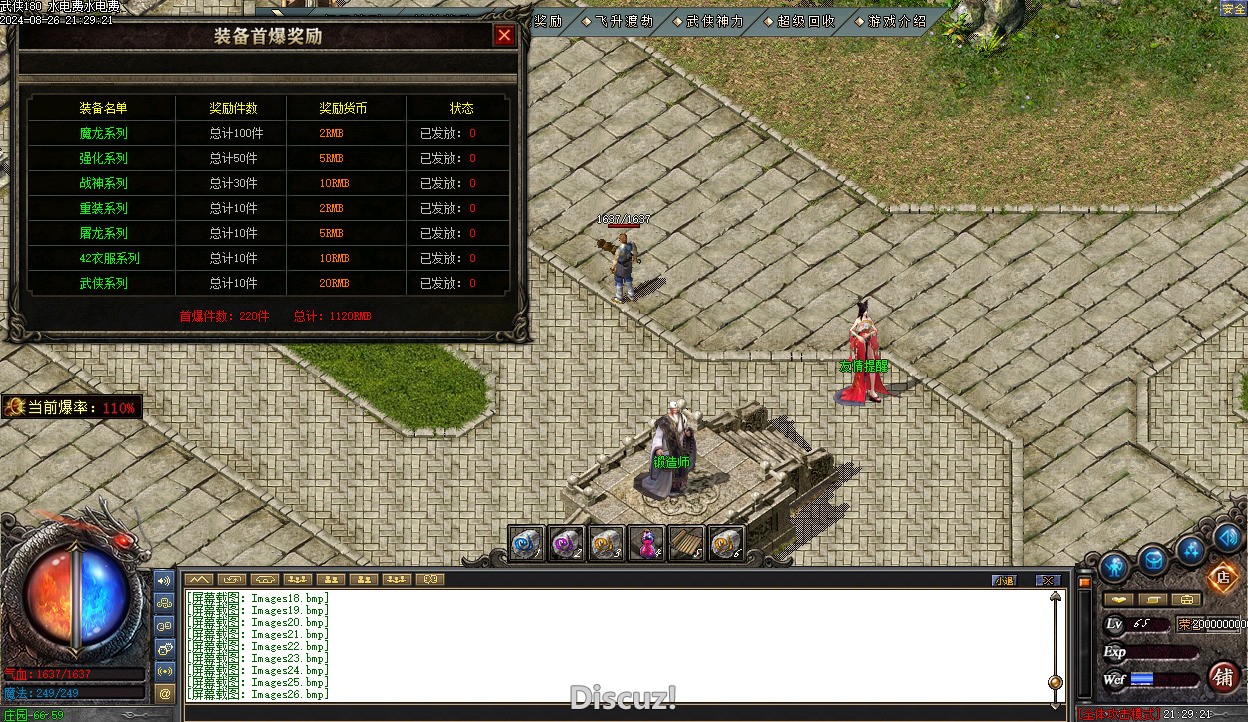
Task: Select the wooden bundle in hotbar slot 5
Action: click(686, 543)
